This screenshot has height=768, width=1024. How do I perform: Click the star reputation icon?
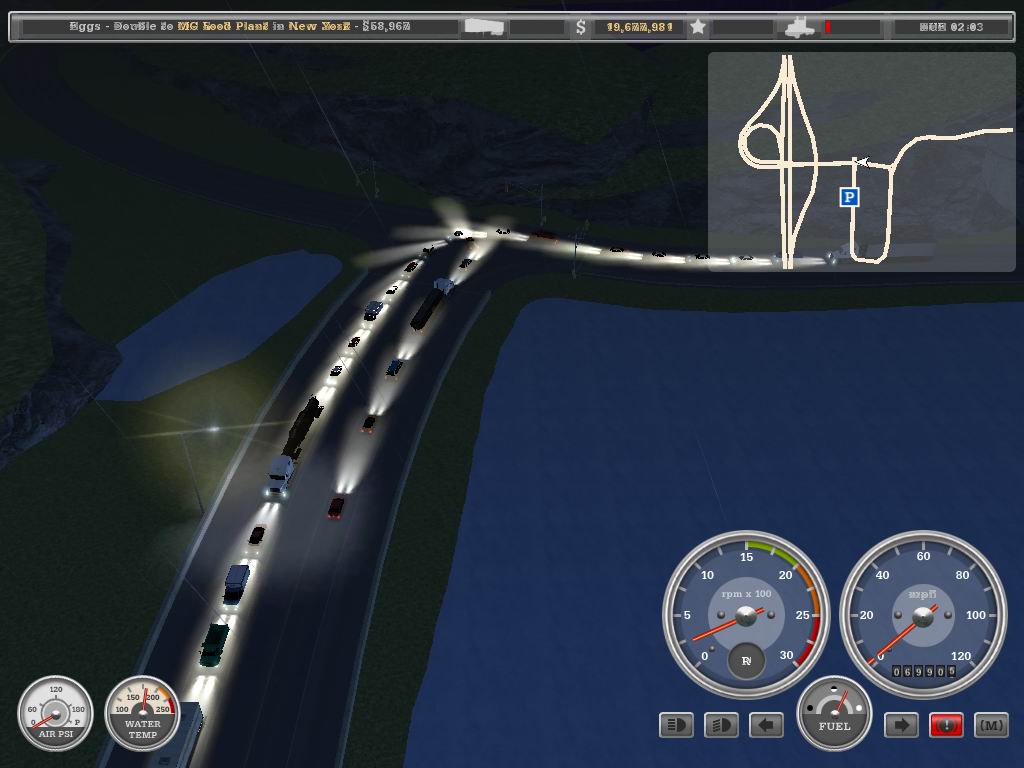click(x=698, y=27)
